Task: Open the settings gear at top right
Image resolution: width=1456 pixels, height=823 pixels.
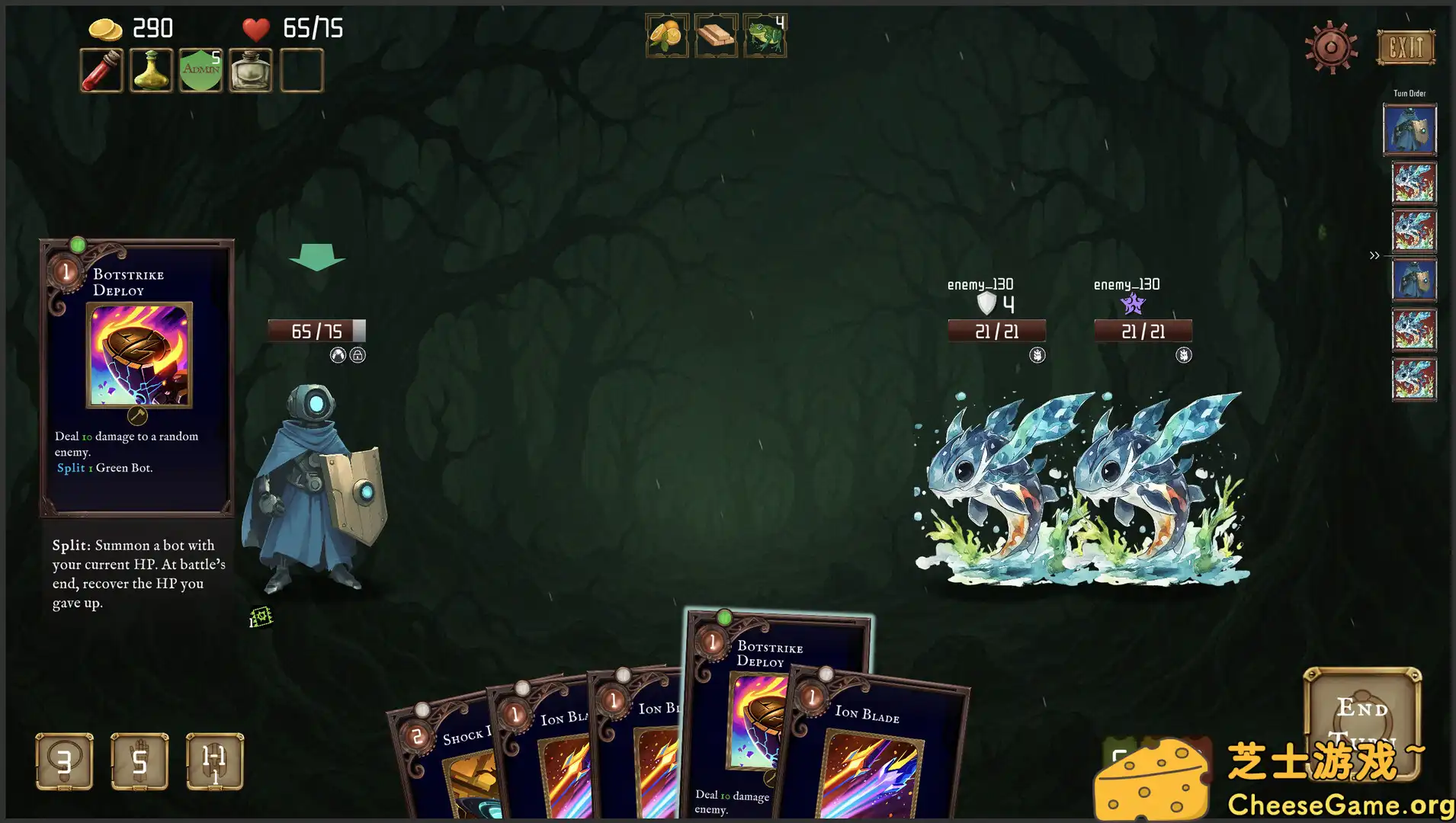Action: point(1331,47)
